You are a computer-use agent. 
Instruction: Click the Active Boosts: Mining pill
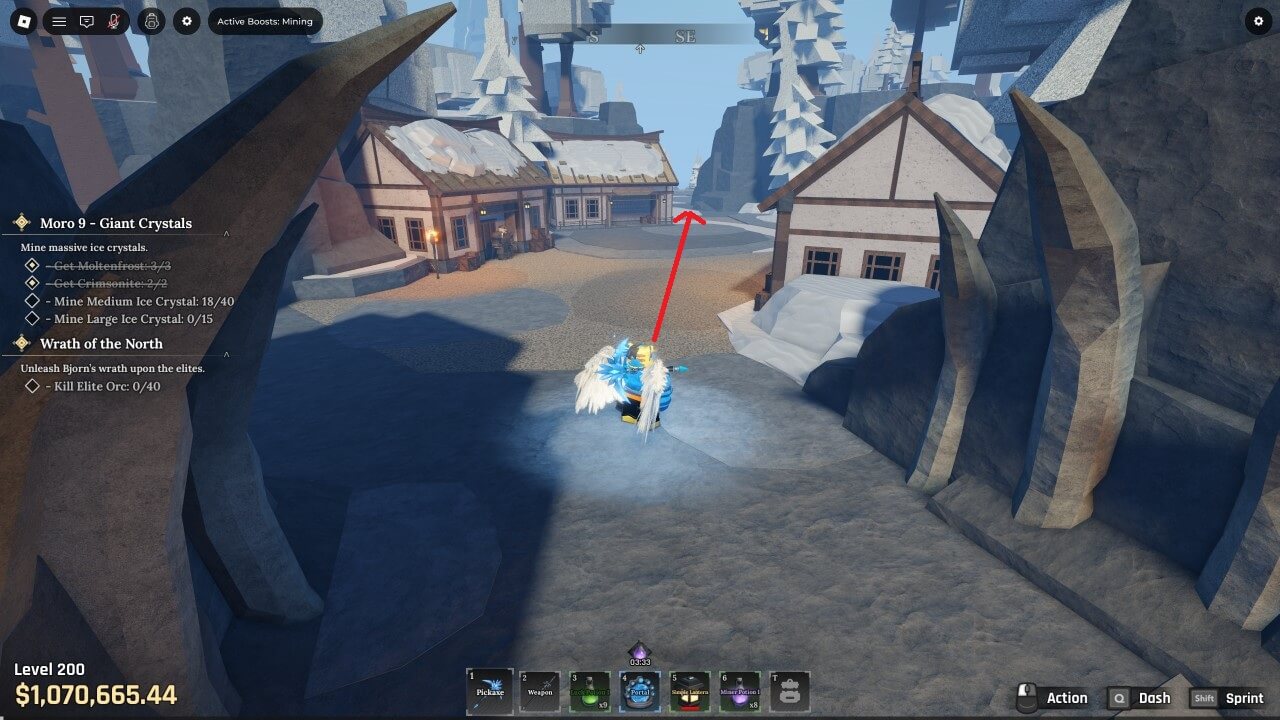click(265, 21)
